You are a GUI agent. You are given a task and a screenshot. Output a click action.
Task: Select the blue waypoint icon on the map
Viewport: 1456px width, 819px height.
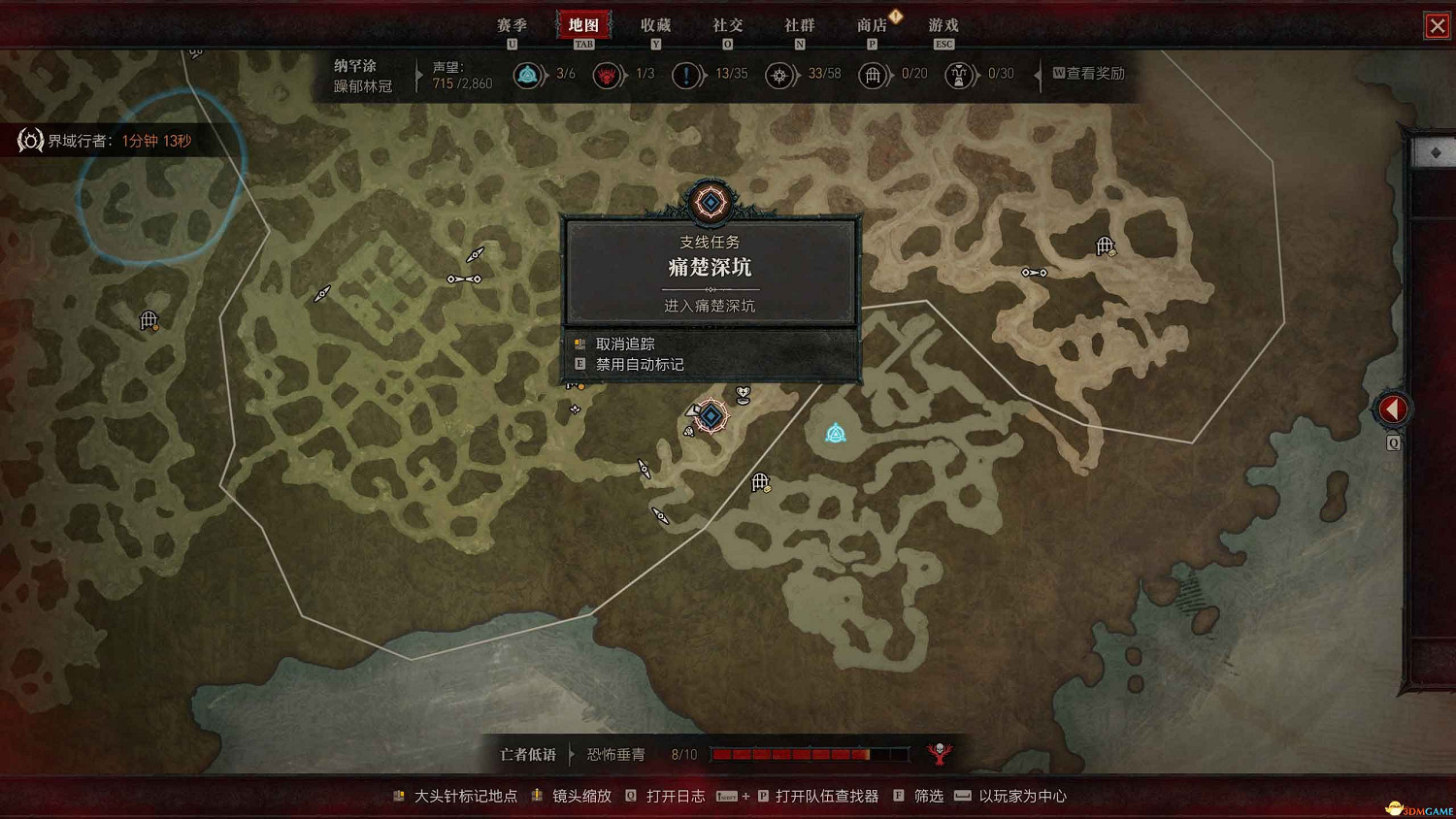click(835, 434)
